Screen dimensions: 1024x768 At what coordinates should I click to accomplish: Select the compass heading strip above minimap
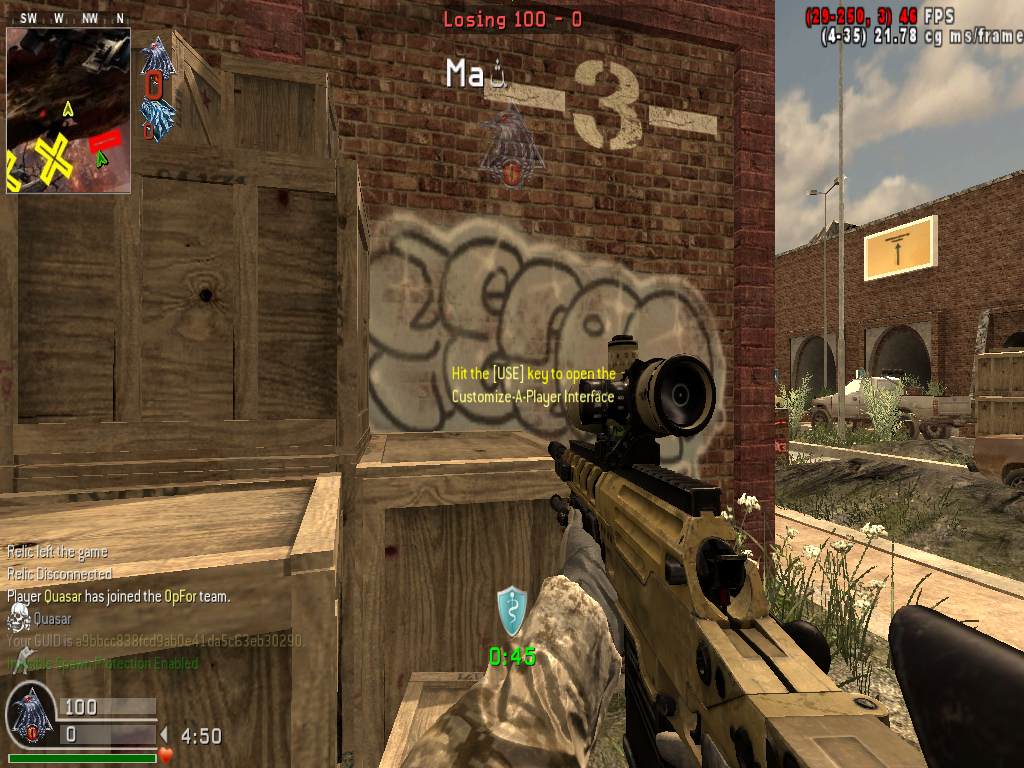68,18
